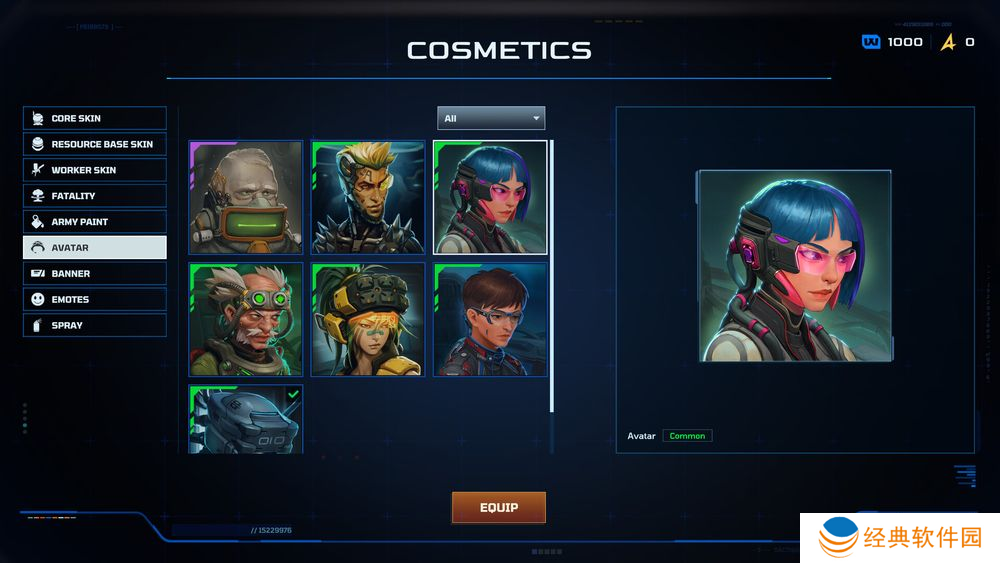The height and width of the screenshot is (563, 1000).
Task: Show Army Paint options
Action: point(95,222)
